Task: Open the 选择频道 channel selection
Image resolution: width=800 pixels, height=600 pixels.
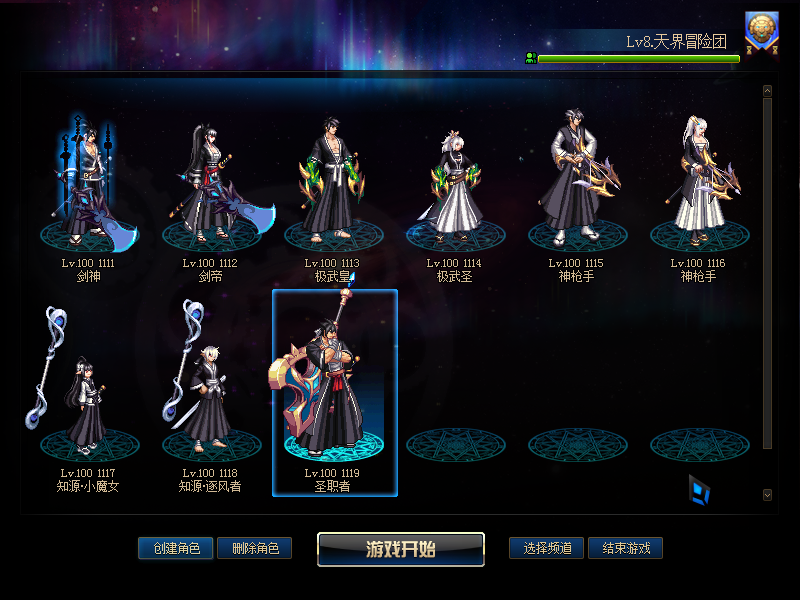Action: pos(546,548)
